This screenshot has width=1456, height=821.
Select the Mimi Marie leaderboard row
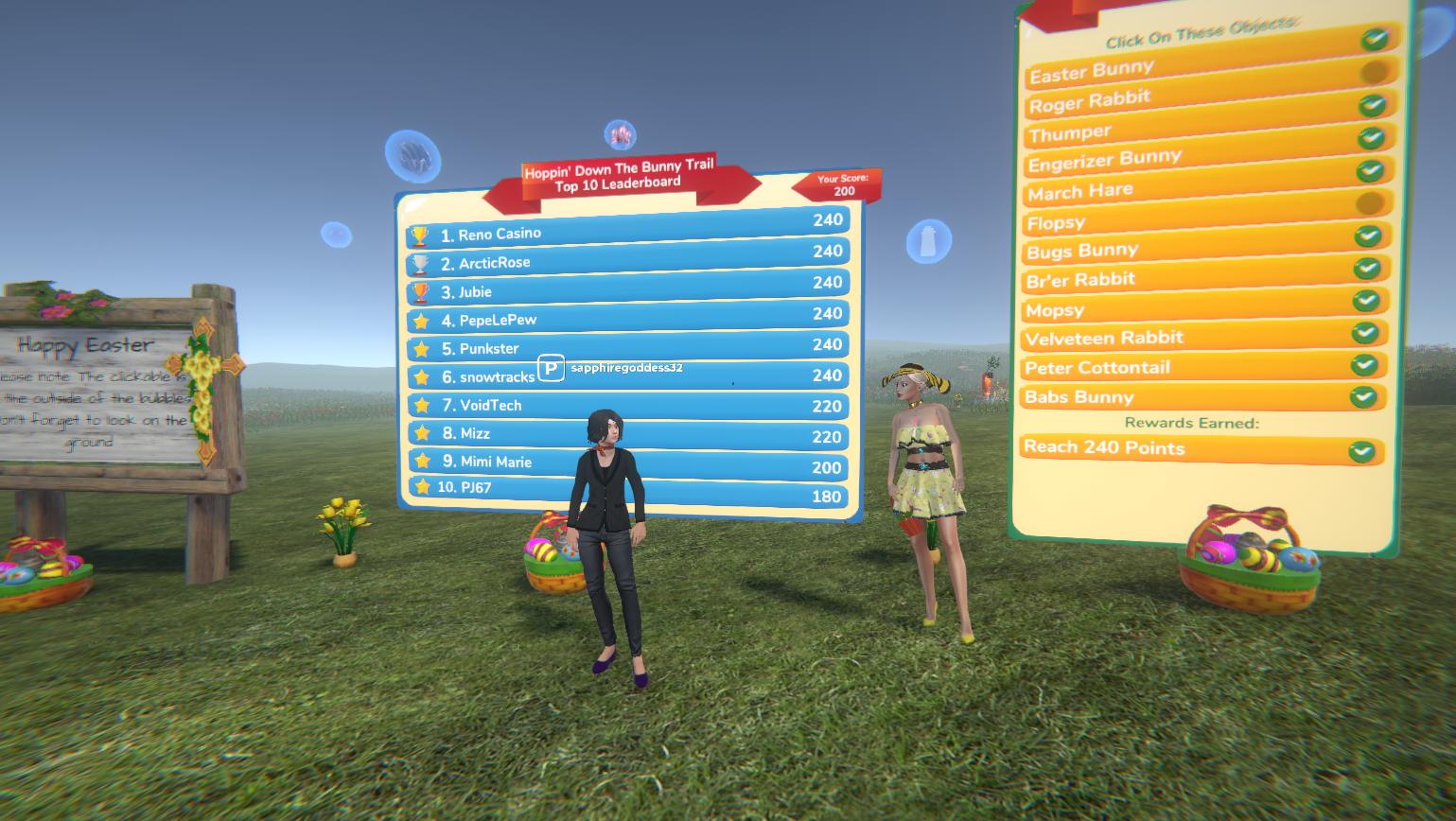point(627,463)
